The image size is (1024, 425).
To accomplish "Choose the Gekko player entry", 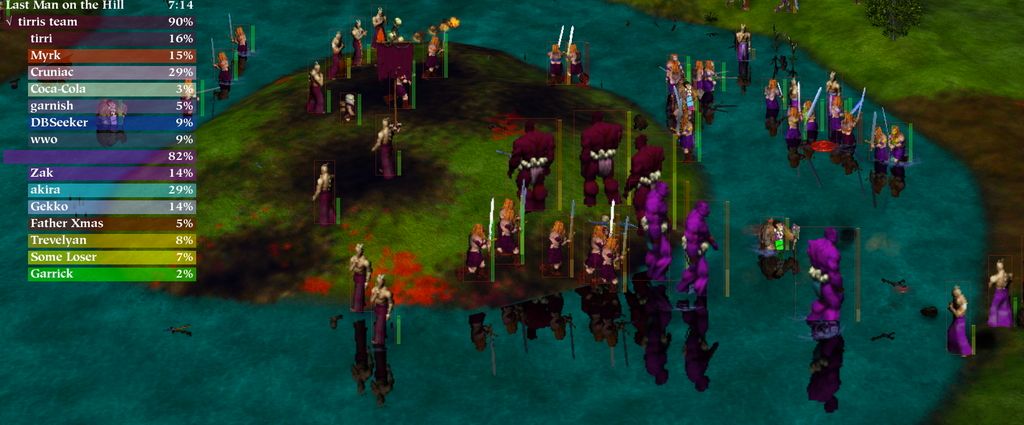I will coord(99,206).
